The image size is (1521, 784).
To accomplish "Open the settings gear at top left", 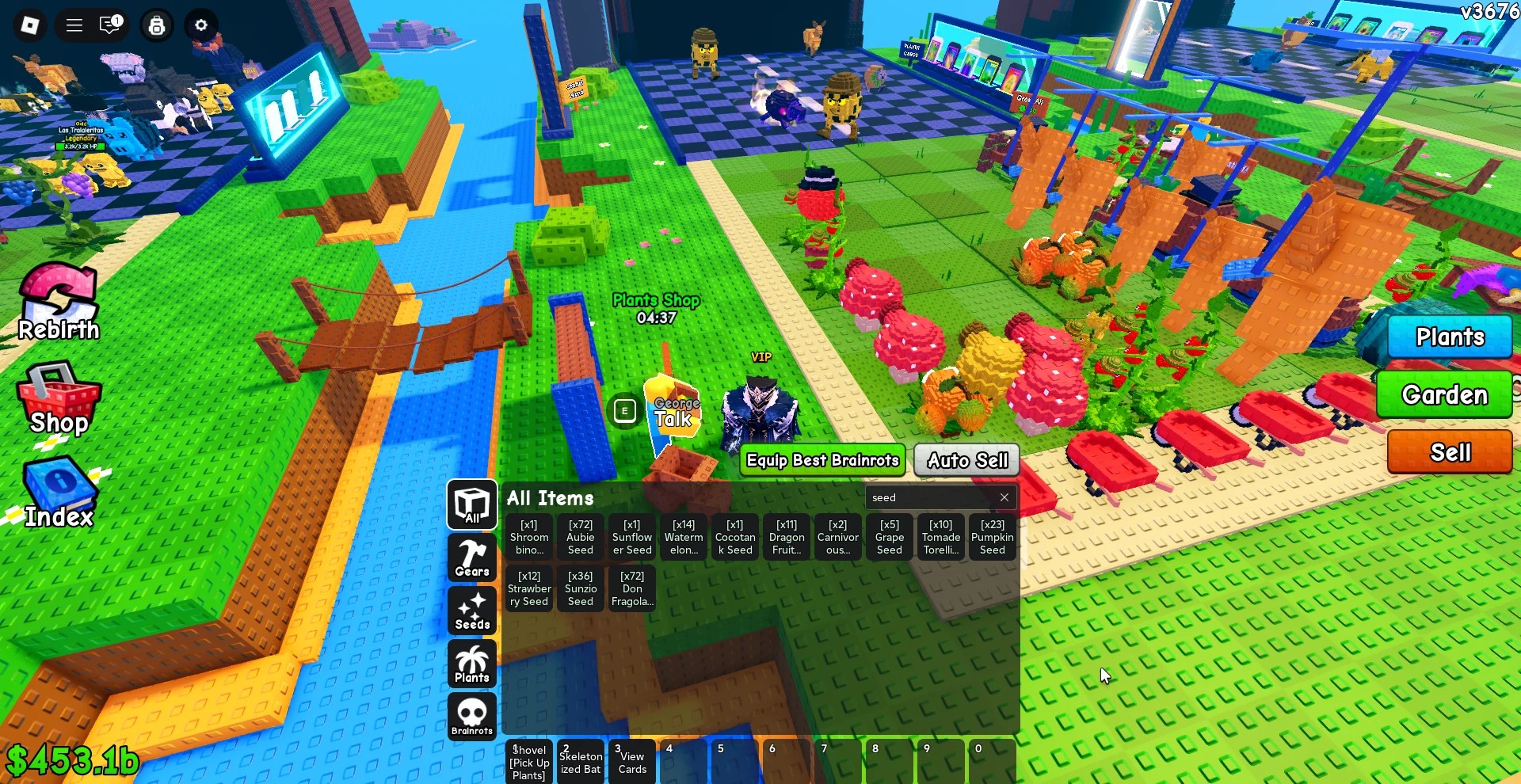I will 201,25.
